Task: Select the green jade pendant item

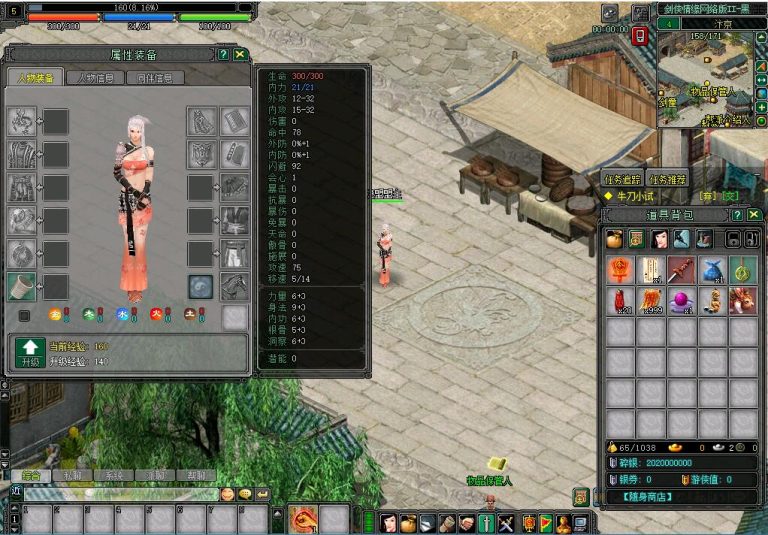Action: (x=741, y=269)
